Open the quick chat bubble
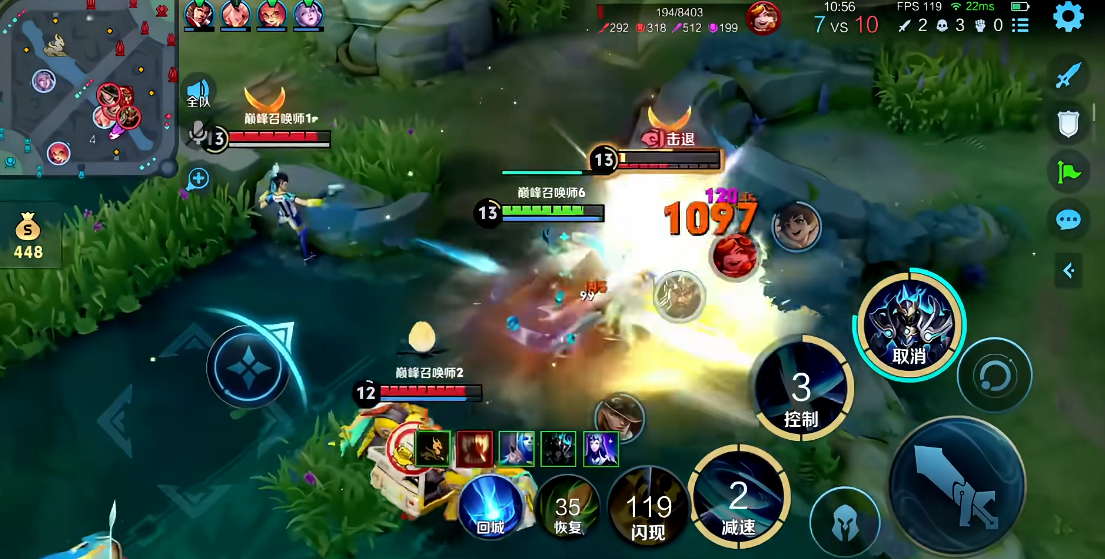The height and width of the screenshot is (559, 1105). (1069, 220)
